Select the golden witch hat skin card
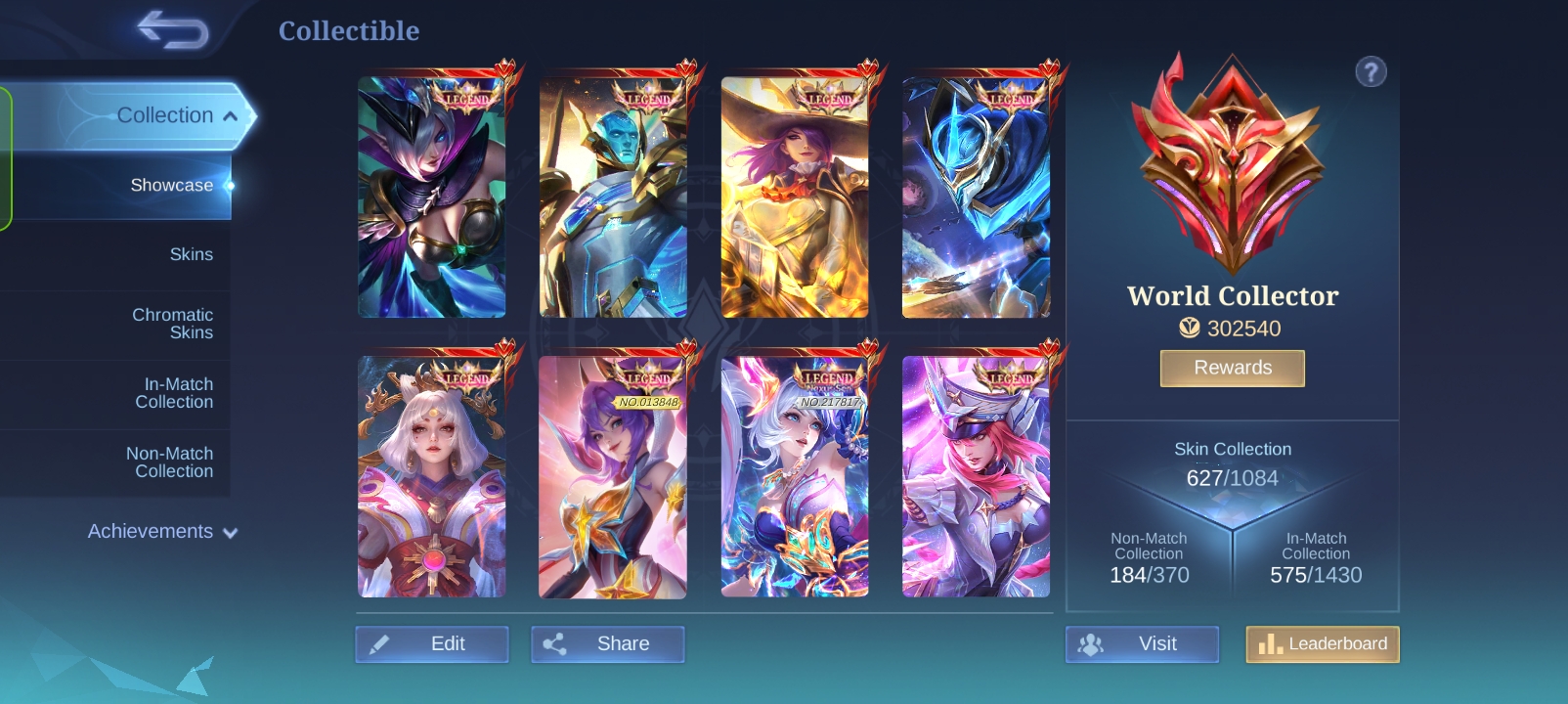Viewport: 1568px width, 704px height. (795, 198)
